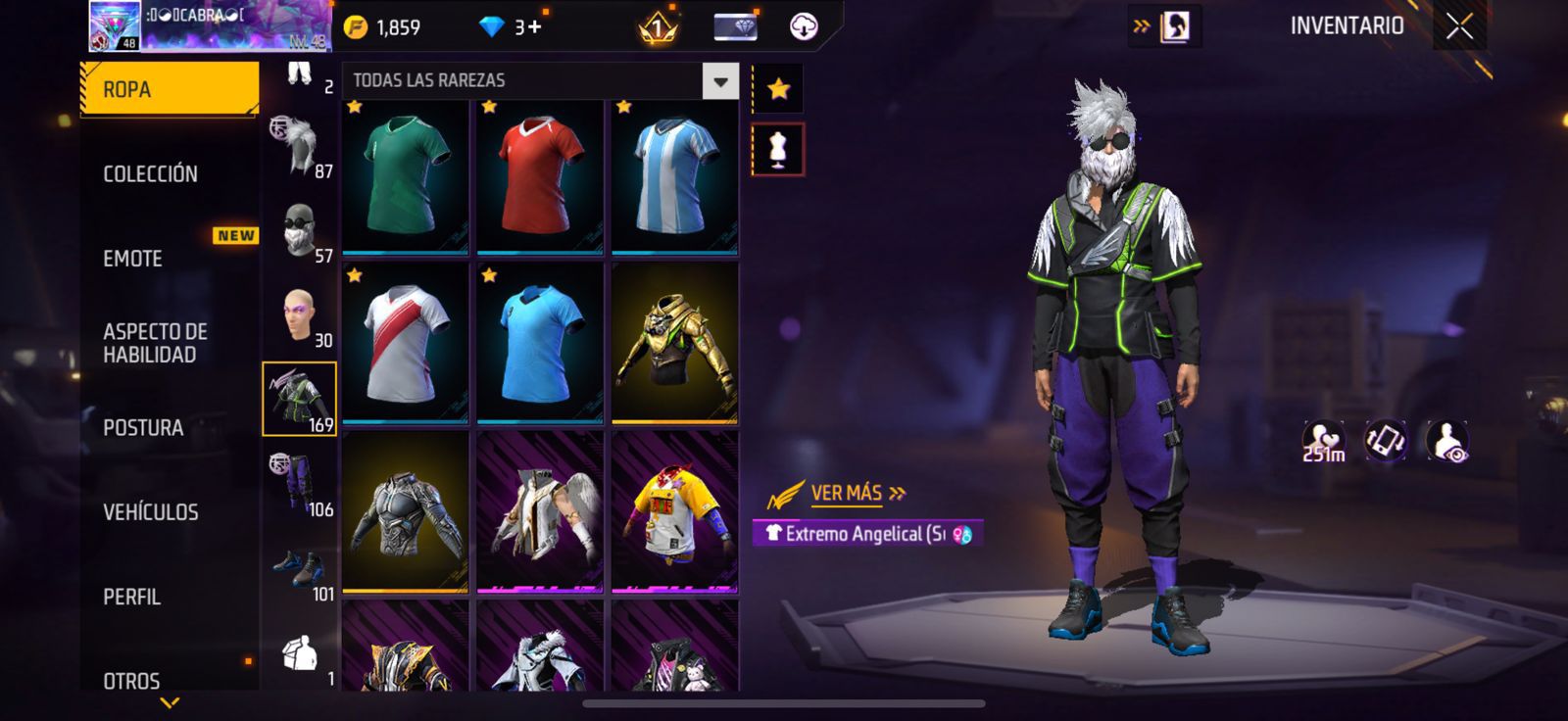This screenshot has width=1568, height=721.
Task: Open the ROPA clothing tab
Action: [169, 89]
